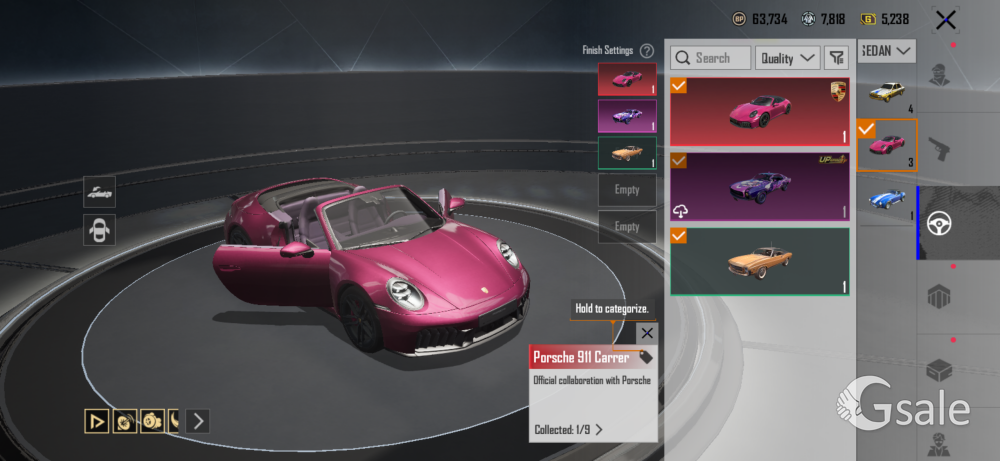Select the blue sports car vehicle thumbnail

click(886, 198)
